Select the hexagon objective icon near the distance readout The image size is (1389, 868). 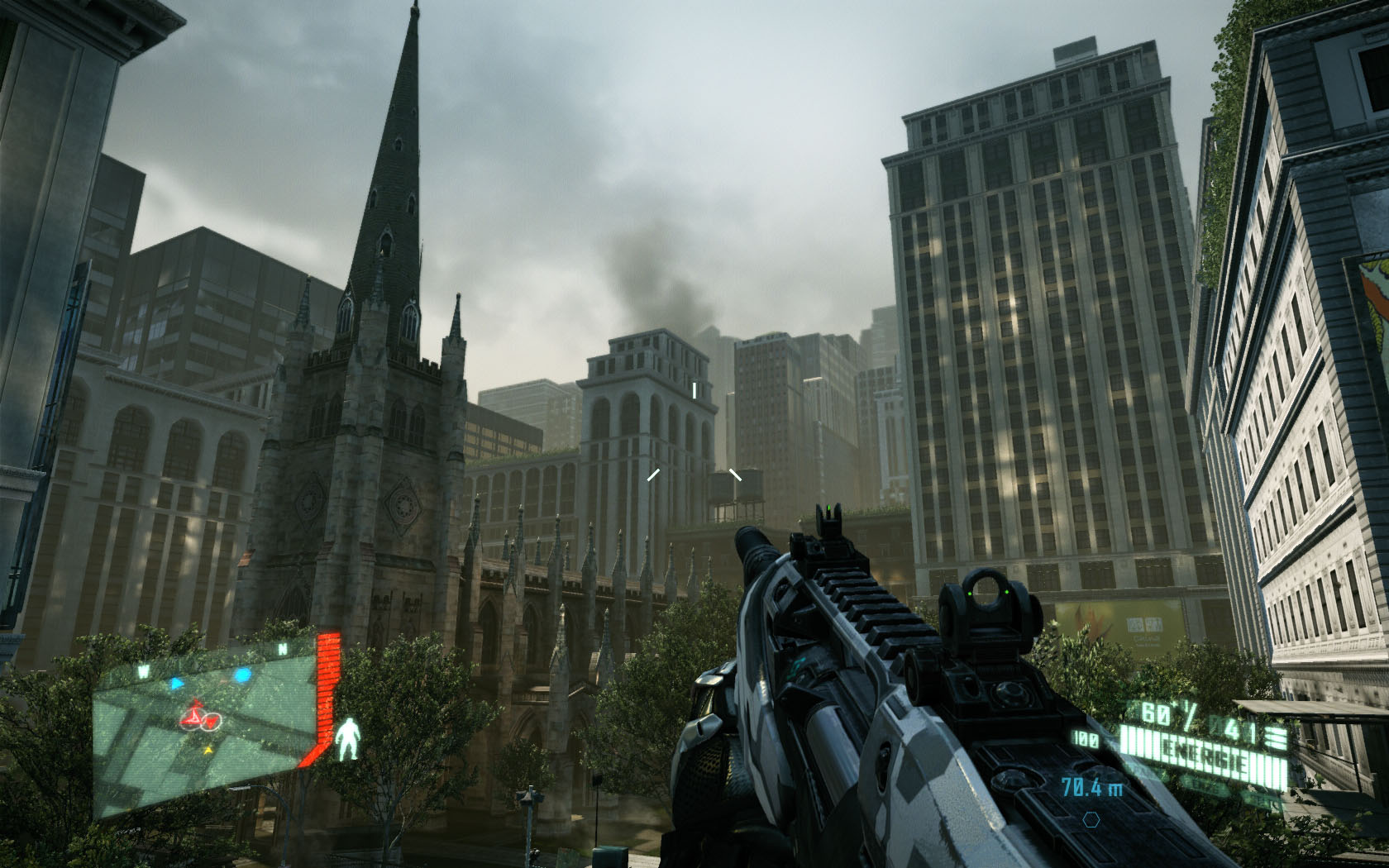click(1091, 819)
